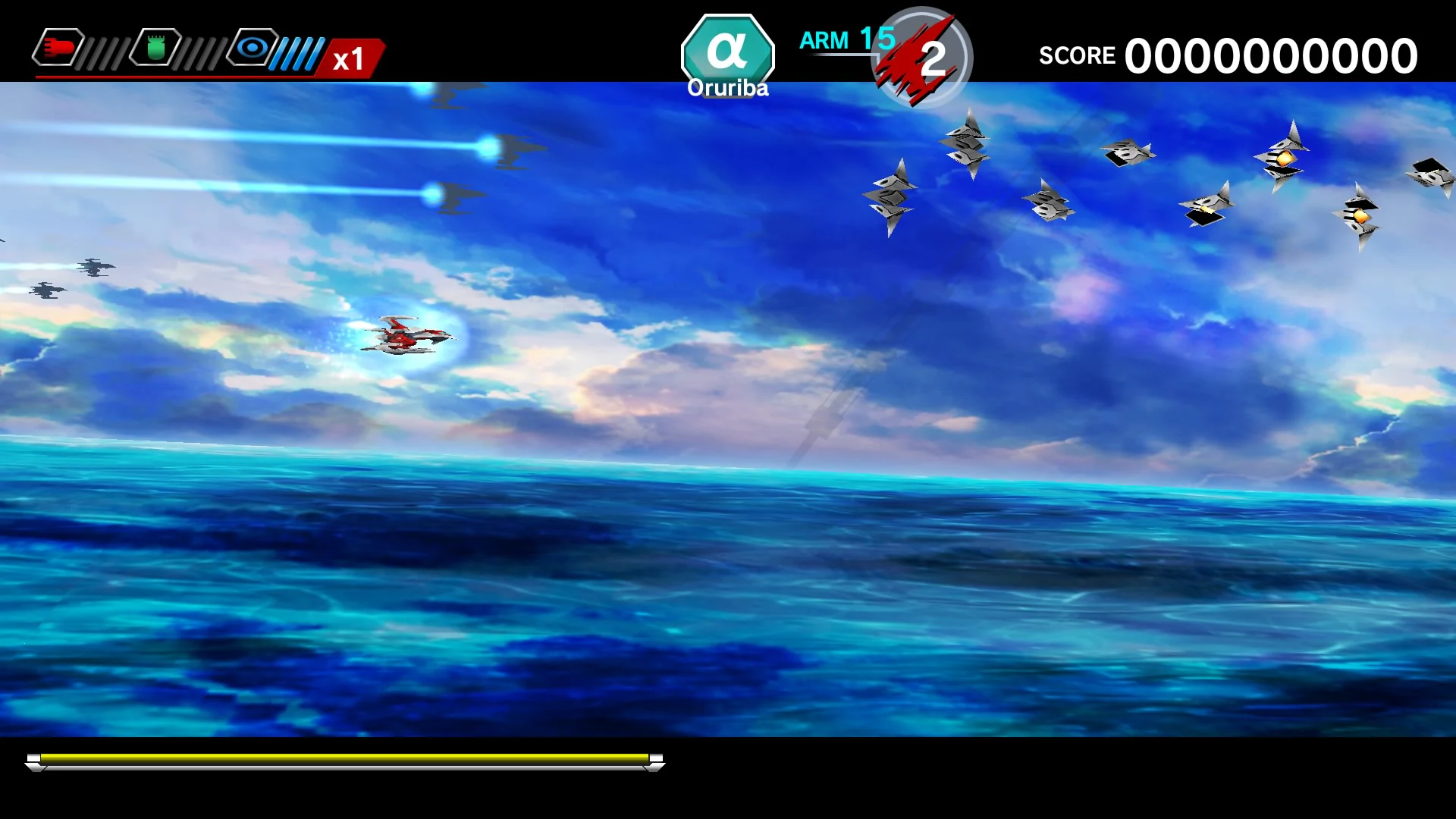Click the green bomb power-up icon
The height and width of the screenshot is (819, 1456).
[157, 45]
